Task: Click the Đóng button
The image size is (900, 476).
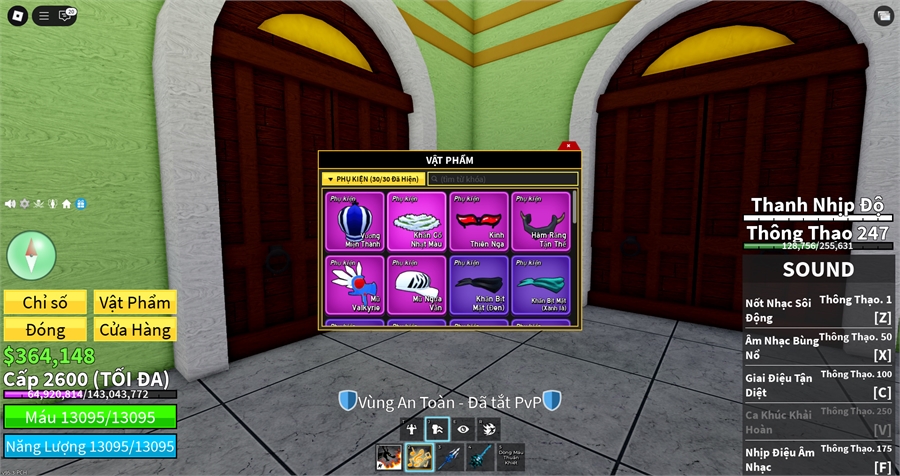Action: click(x=44, y=329)
